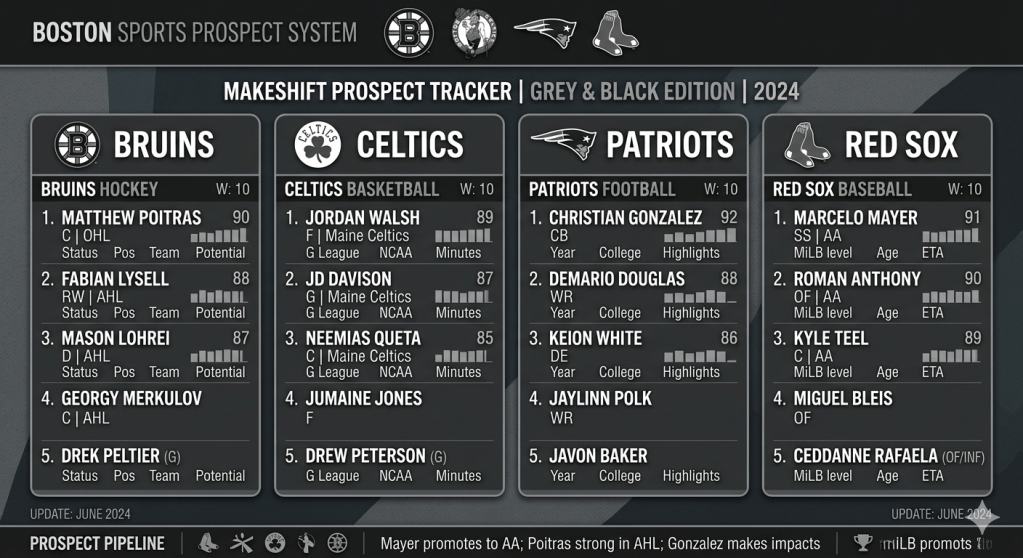Select Roman Anthony prospect entry
The width and height of the screenshot is (1023, 558).
pyautogui.click(x=876, y=294)
